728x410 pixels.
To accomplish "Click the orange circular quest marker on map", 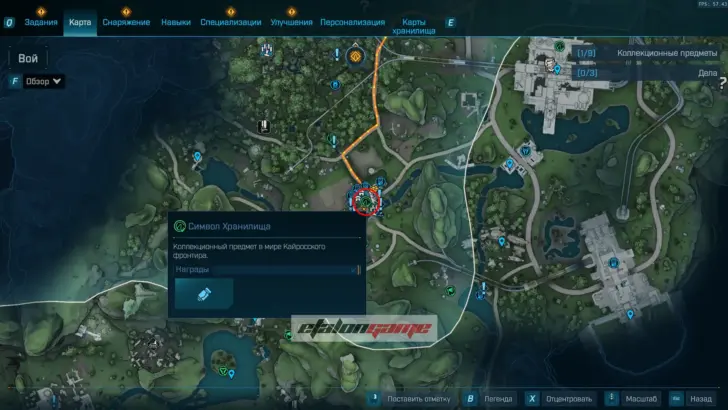I will [x=355, y=59].
